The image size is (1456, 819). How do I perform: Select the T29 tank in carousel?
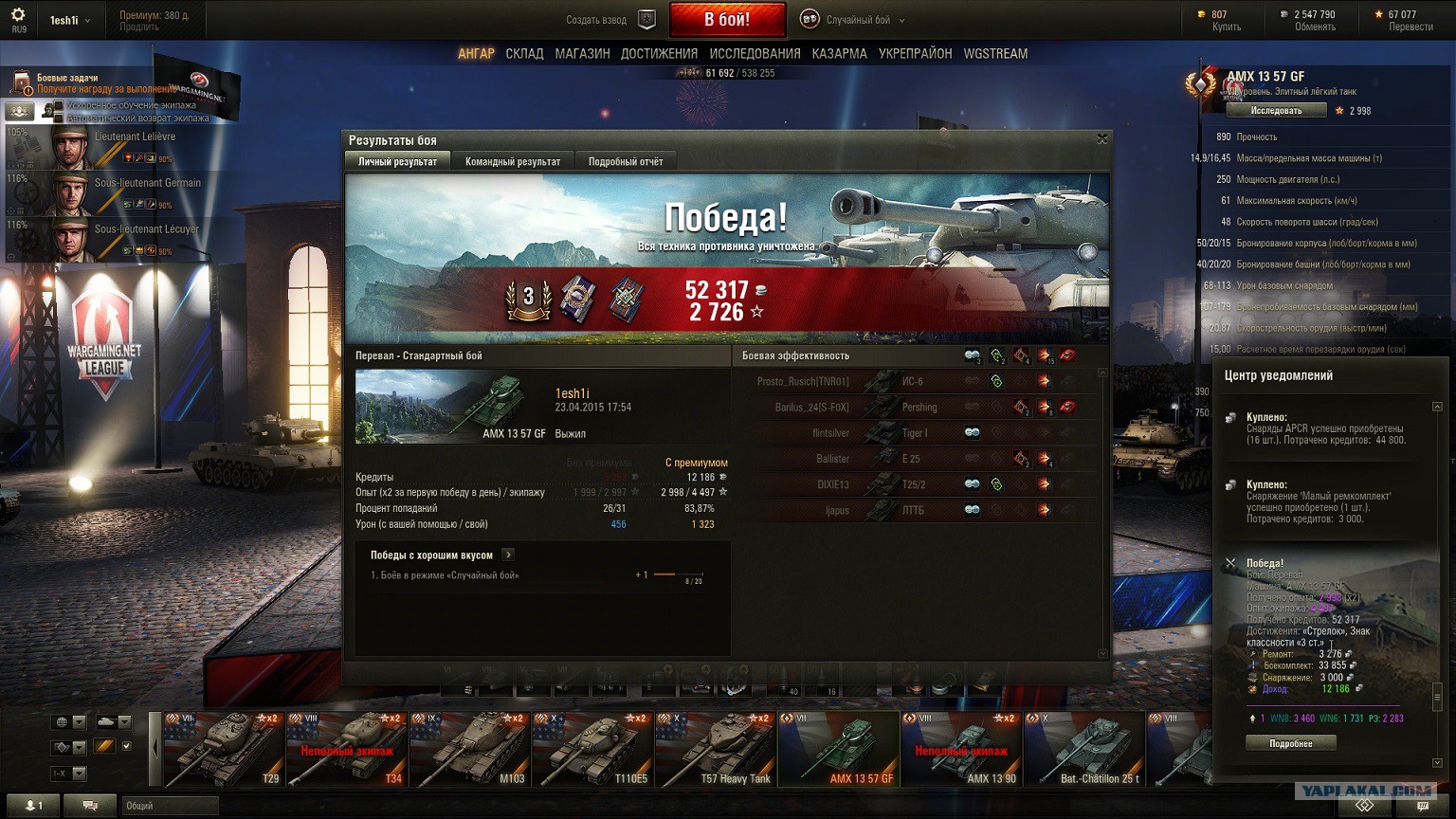pyautogui.click(x=225, y=750)
